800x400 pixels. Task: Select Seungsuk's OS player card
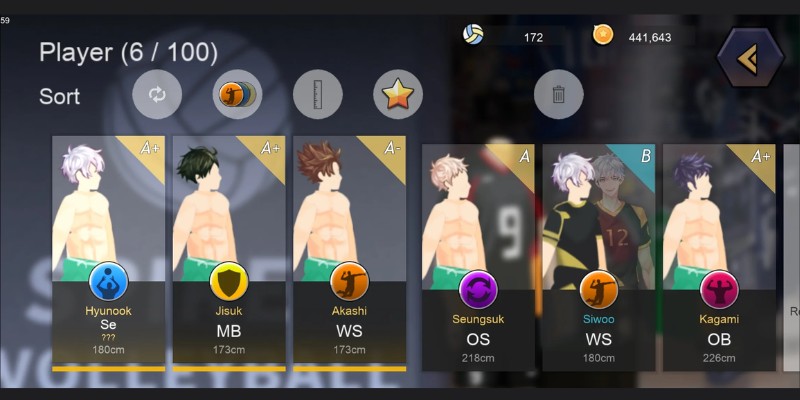click(x=478, y=258)
